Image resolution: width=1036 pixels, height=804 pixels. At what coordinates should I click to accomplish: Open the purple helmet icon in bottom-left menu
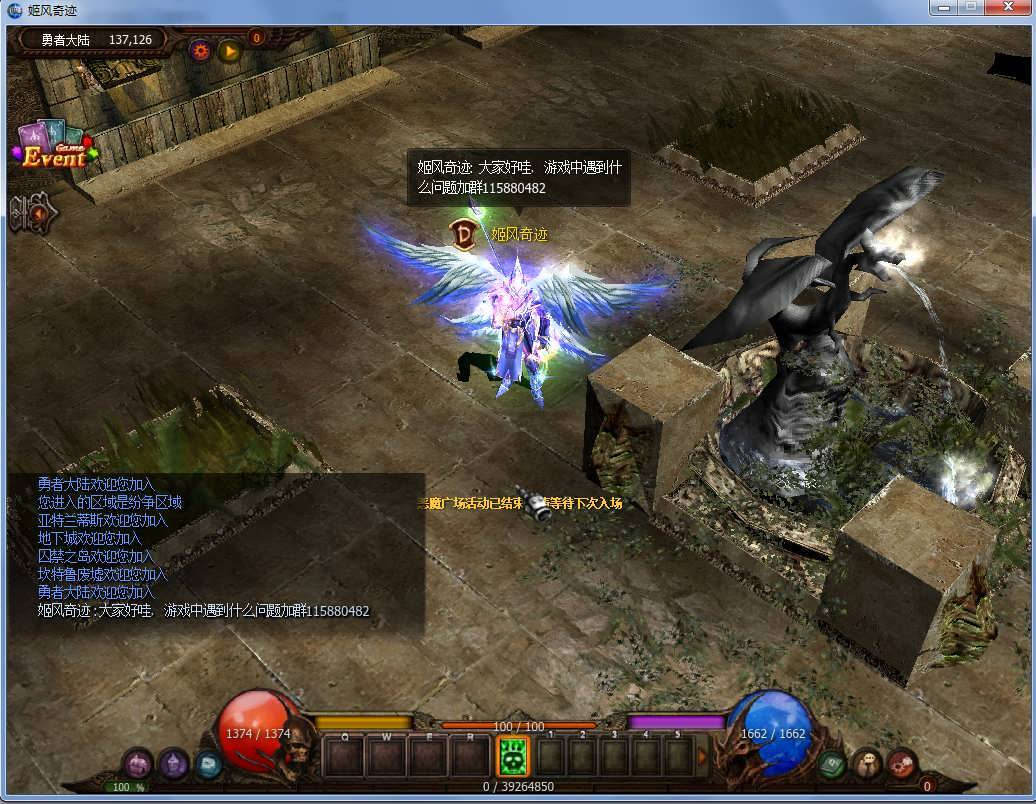[138, 764]
